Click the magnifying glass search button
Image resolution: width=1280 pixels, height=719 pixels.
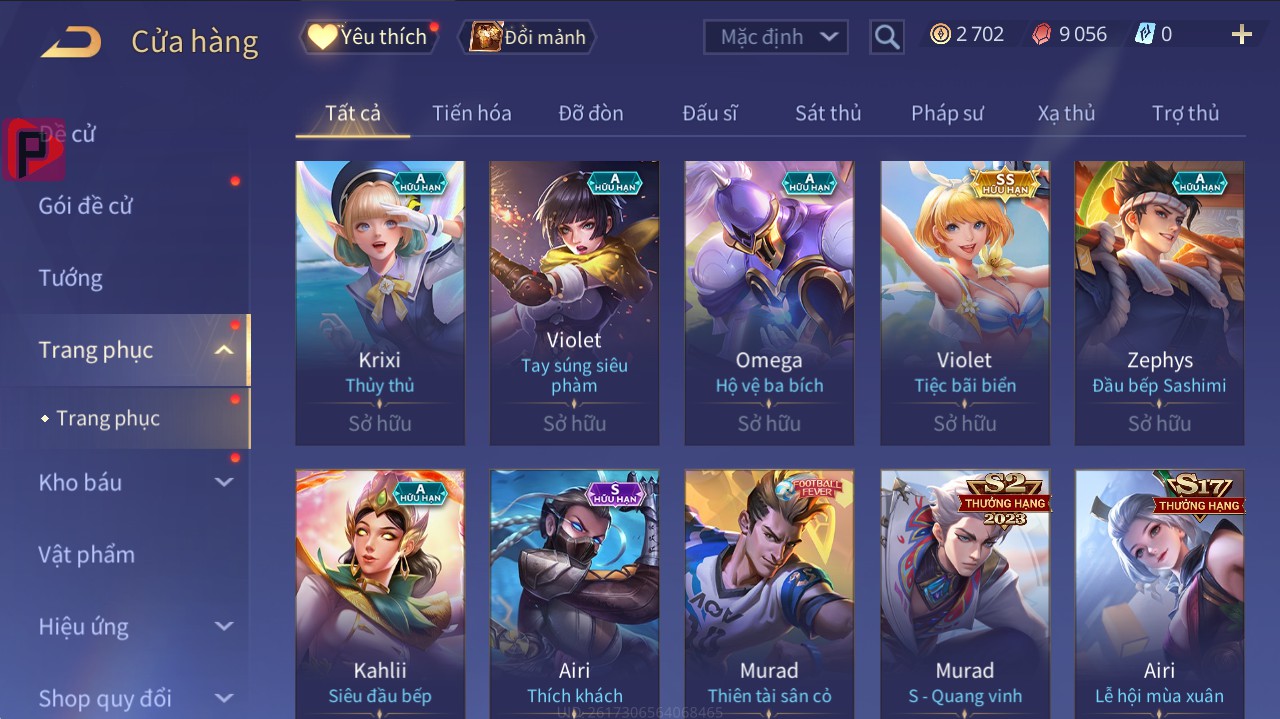(886, 37)
